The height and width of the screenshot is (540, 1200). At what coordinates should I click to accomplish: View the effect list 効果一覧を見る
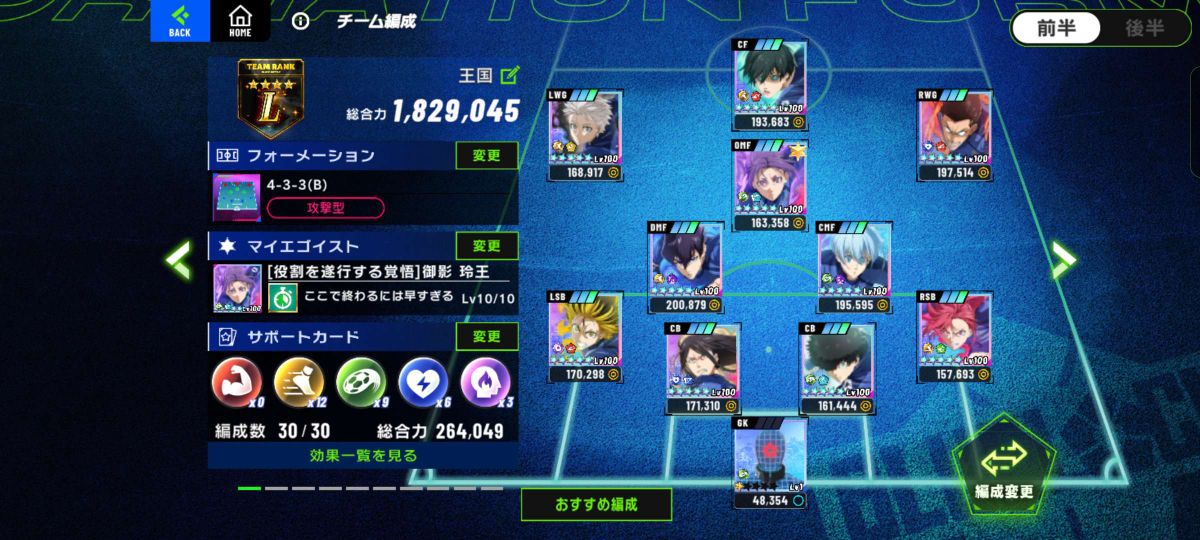363,456
